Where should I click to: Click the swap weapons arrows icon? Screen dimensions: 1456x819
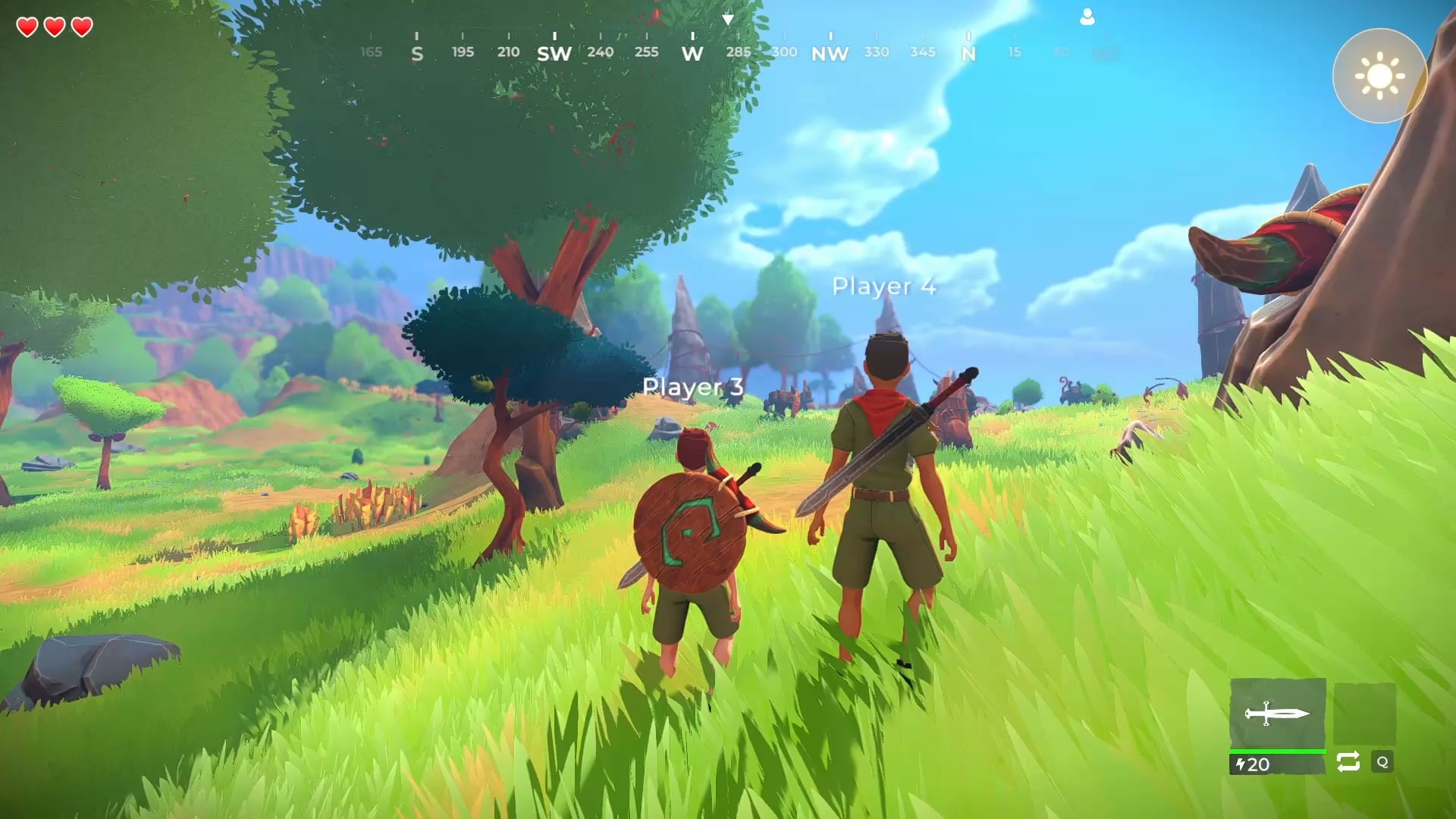coord(1348,762)
